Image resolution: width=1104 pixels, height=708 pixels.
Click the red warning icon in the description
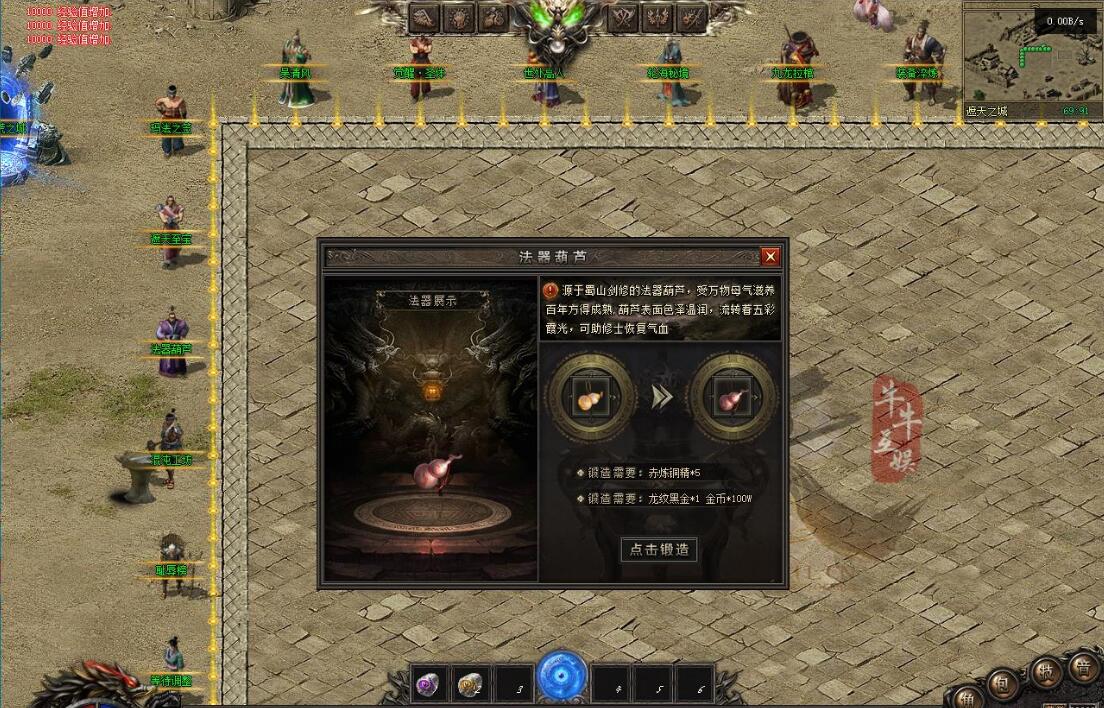(x=551, y=290)
